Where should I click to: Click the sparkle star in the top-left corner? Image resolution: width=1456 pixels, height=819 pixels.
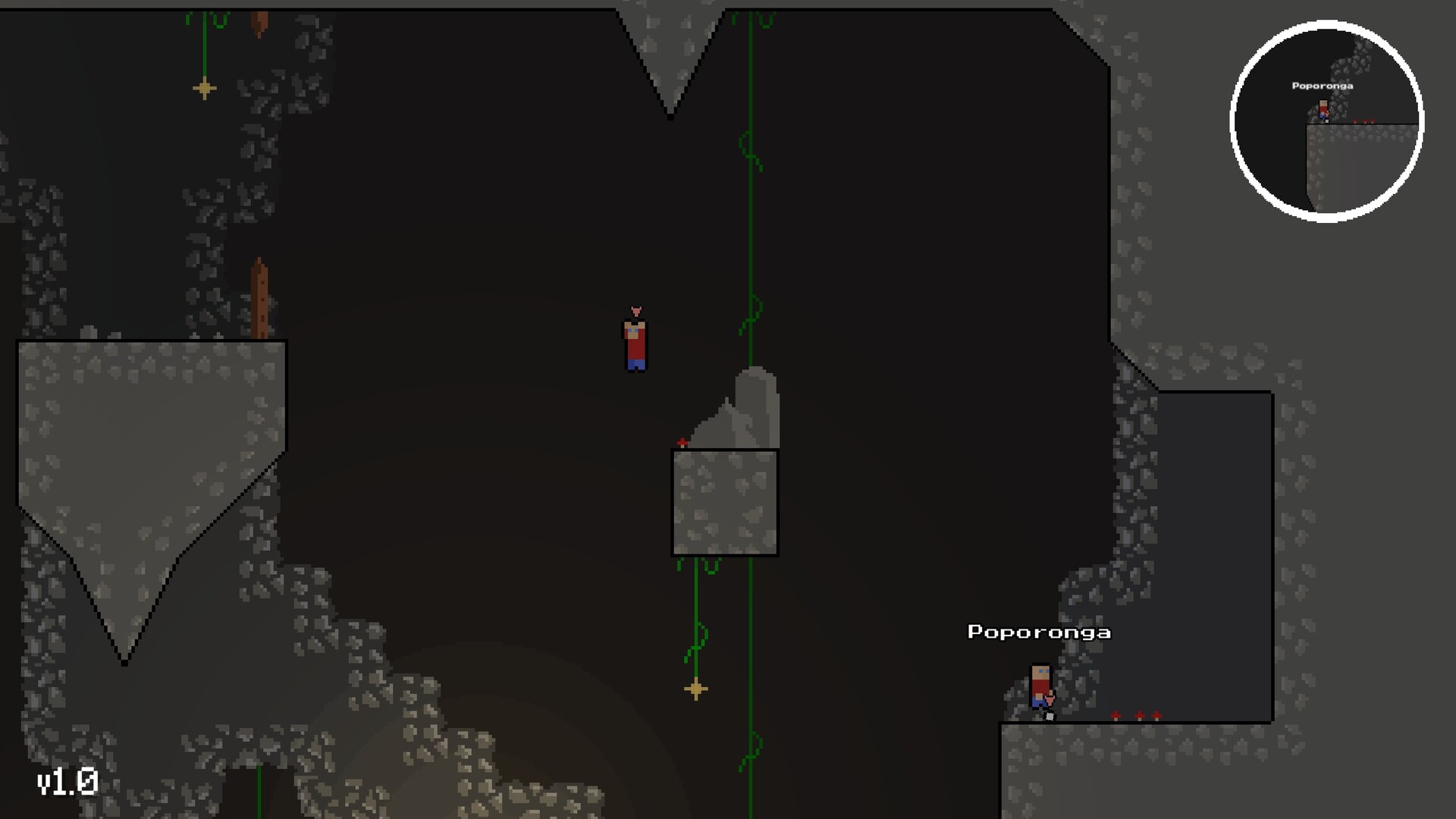click(x=203, y=87)
